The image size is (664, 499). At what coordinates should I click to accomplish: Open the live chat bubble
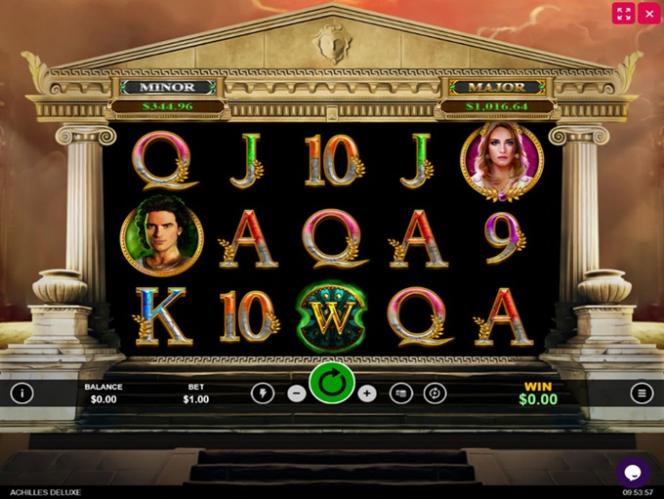coord(632,470)
